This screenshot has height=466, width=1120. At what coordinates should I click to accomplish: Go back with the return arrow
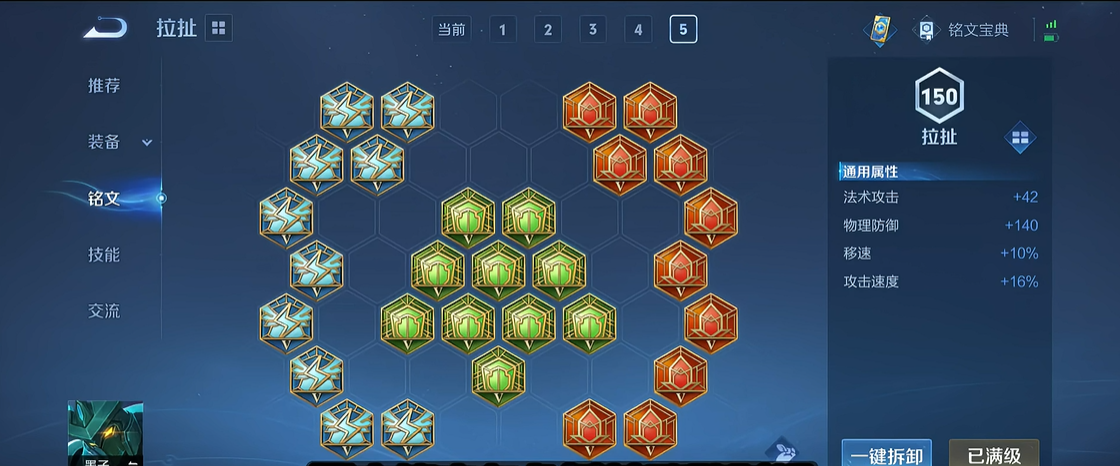tap(105, 28)
